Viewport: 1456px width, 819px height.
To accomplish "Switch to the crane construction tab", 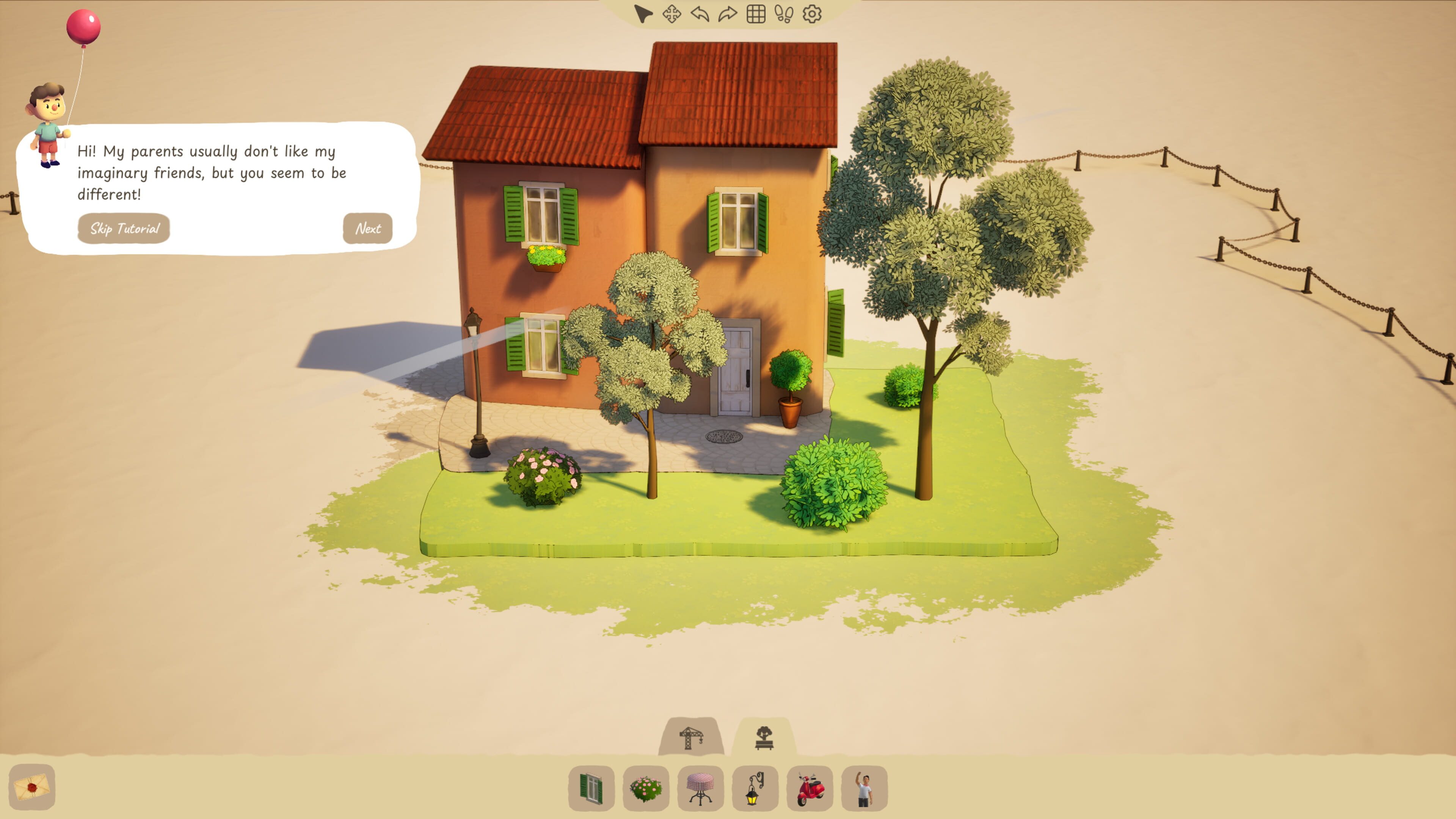I will click(x=691, y=737).
